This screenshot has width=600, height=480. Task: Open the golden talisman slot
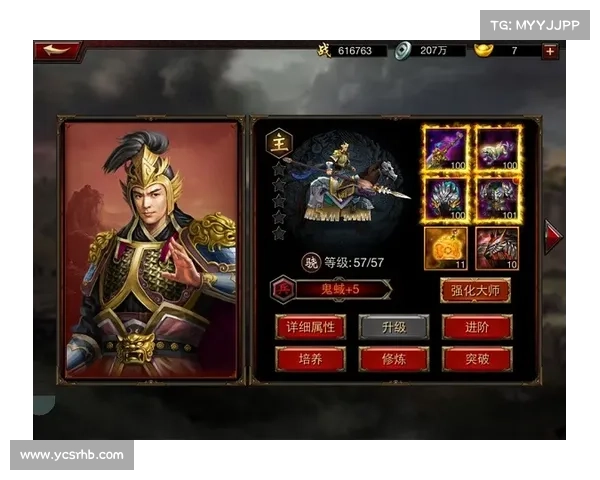point(446,248)
